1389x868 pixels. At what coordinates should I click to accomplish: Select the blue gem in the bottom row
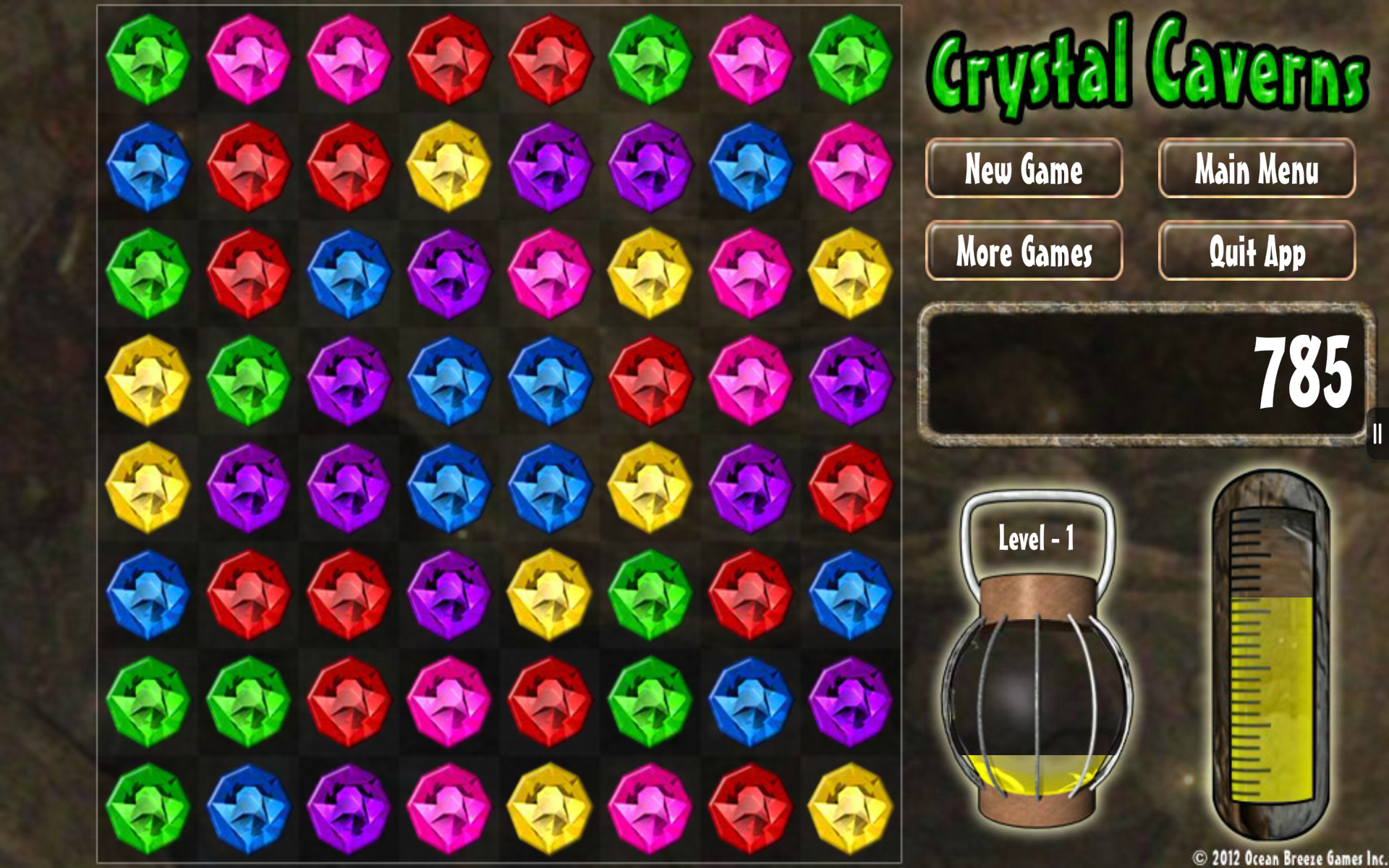click(x=250, y=803)
